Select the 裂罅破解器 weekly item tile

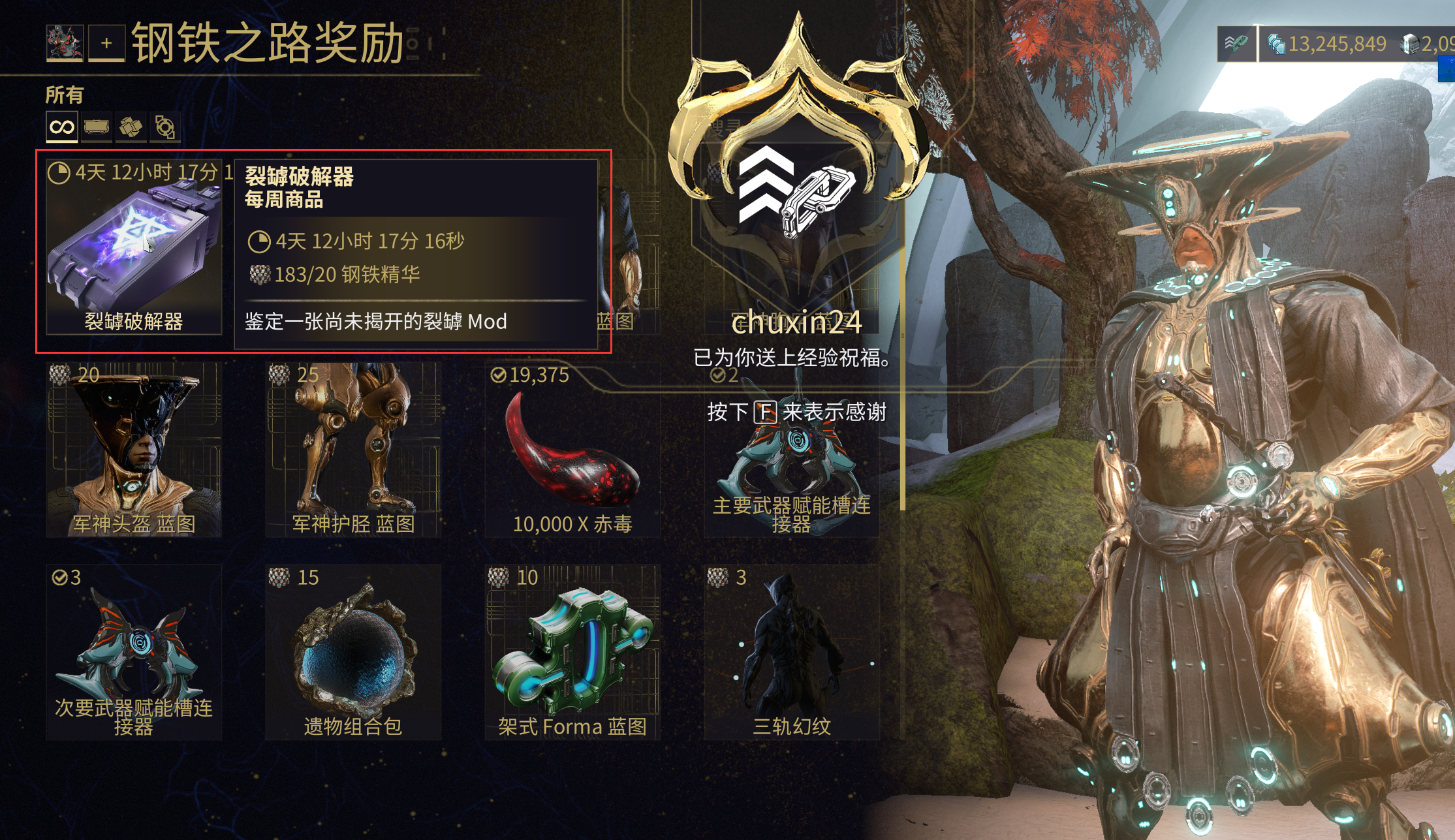coord(134,248)
